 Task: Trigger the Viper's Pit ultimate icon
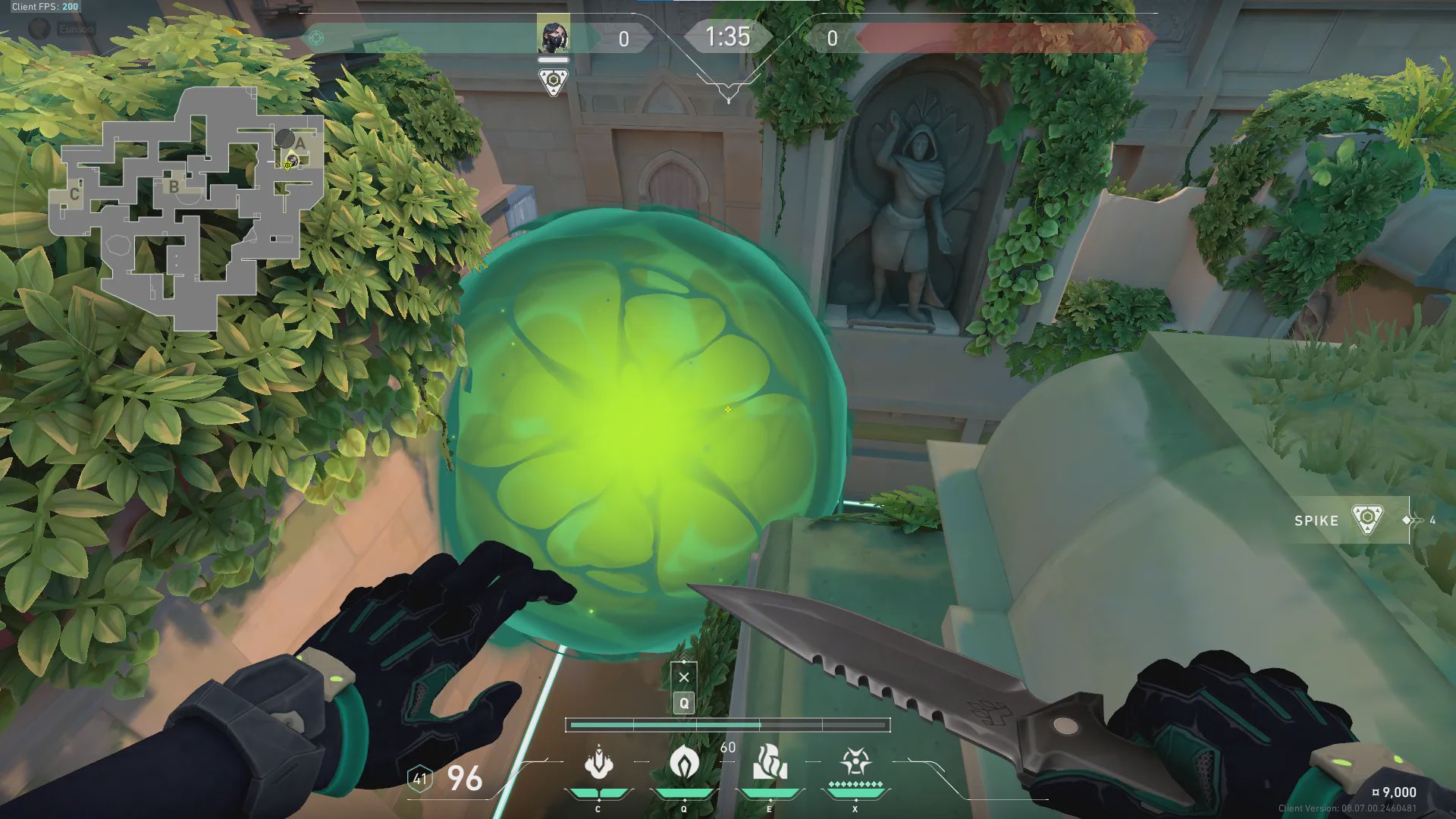tap(855, 762)
